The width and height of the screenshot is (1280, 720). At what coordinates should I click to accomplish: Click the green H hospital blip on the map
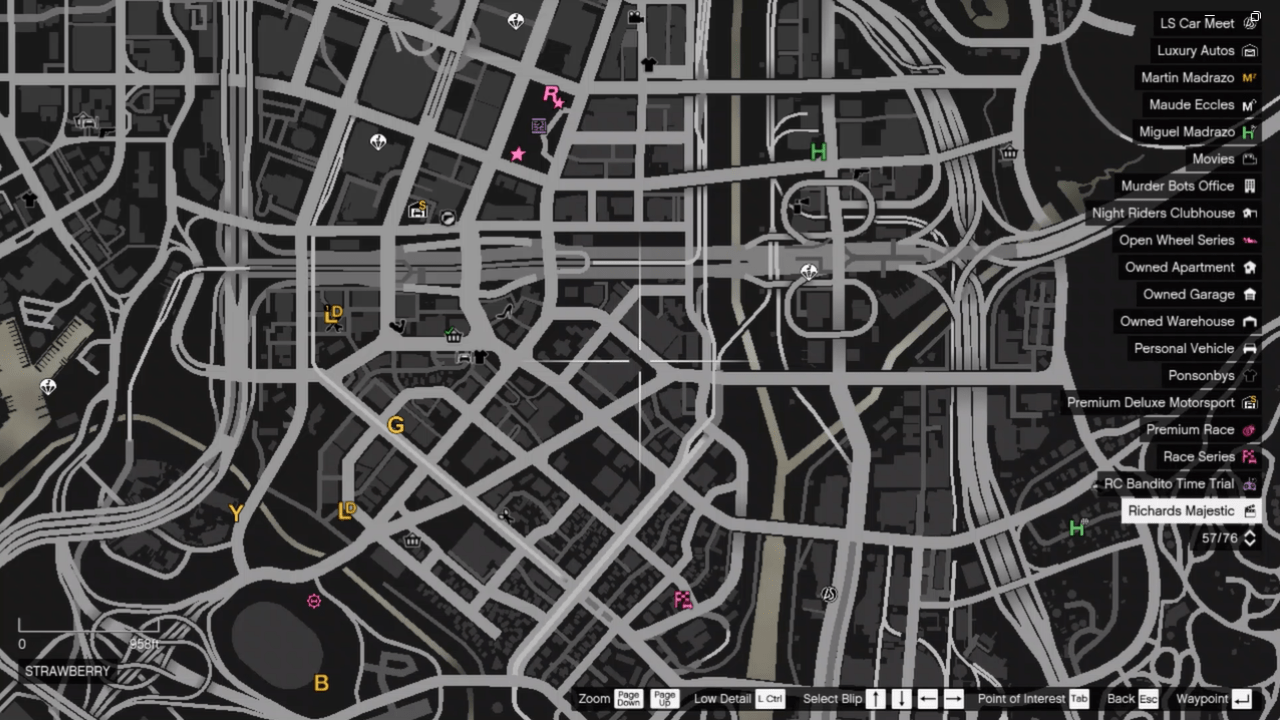(818, 153)
